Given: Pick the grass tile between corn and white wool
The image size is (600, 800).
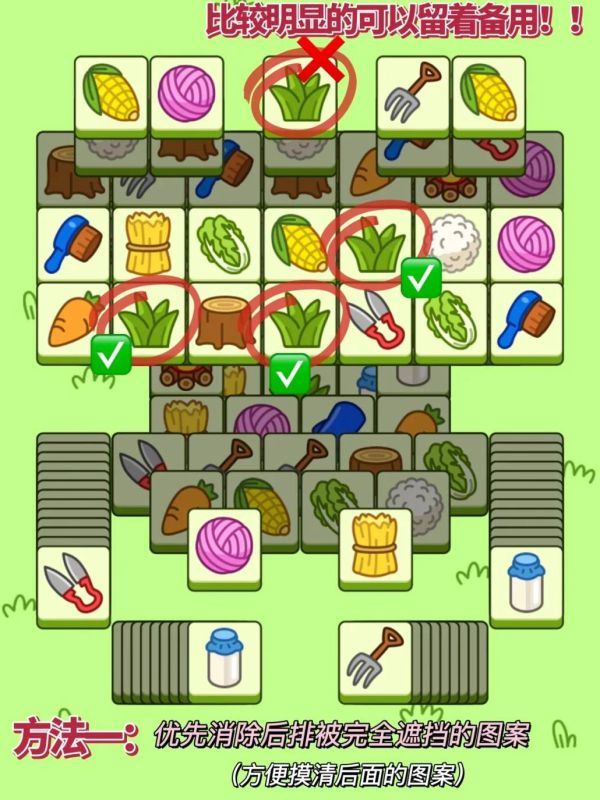Looking at the screenshot, I should (x=375, y=245).
